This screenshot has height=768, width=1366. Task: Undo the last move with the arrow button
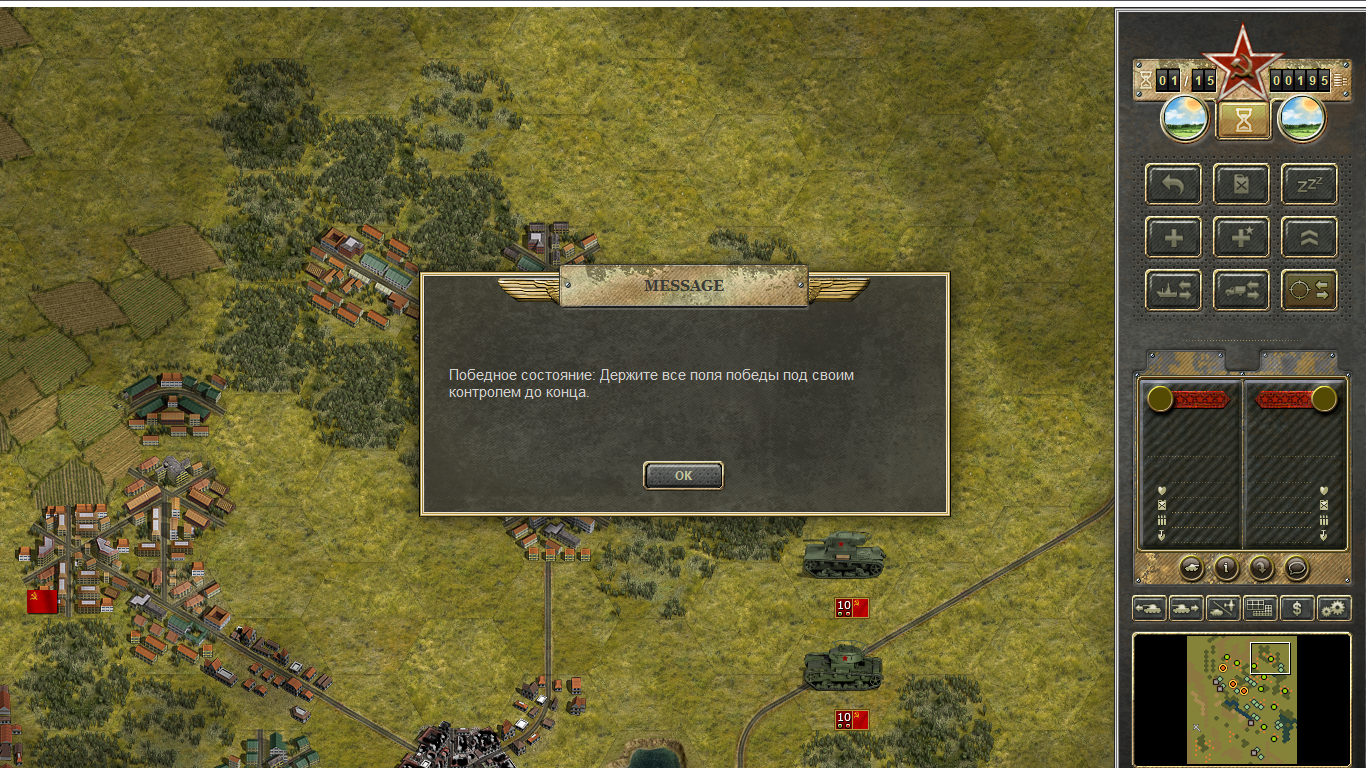pyautogui.click(x=1173, y=184)
